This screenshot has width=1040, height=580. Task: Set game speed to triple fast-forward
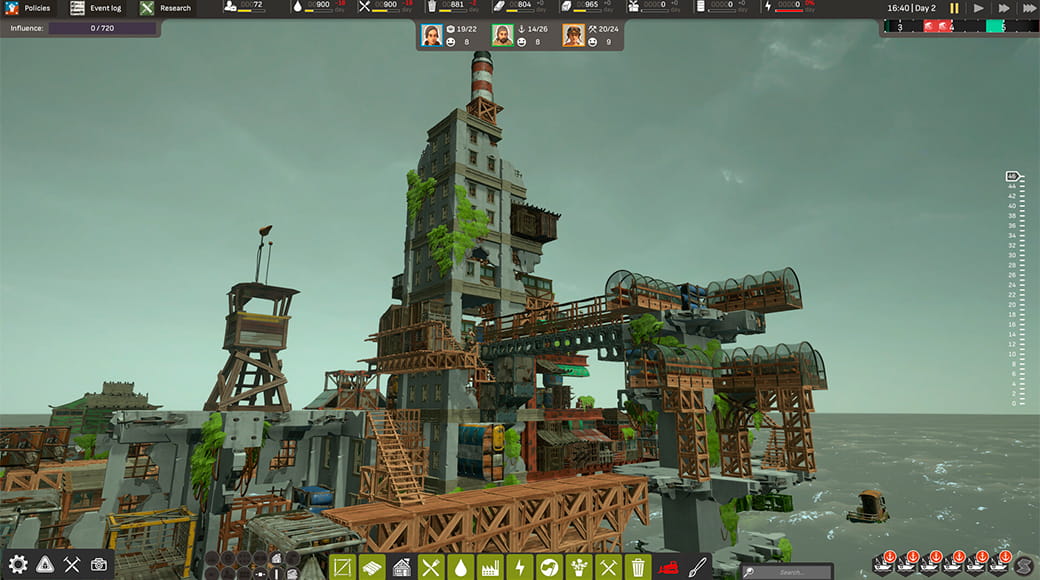1027,8
